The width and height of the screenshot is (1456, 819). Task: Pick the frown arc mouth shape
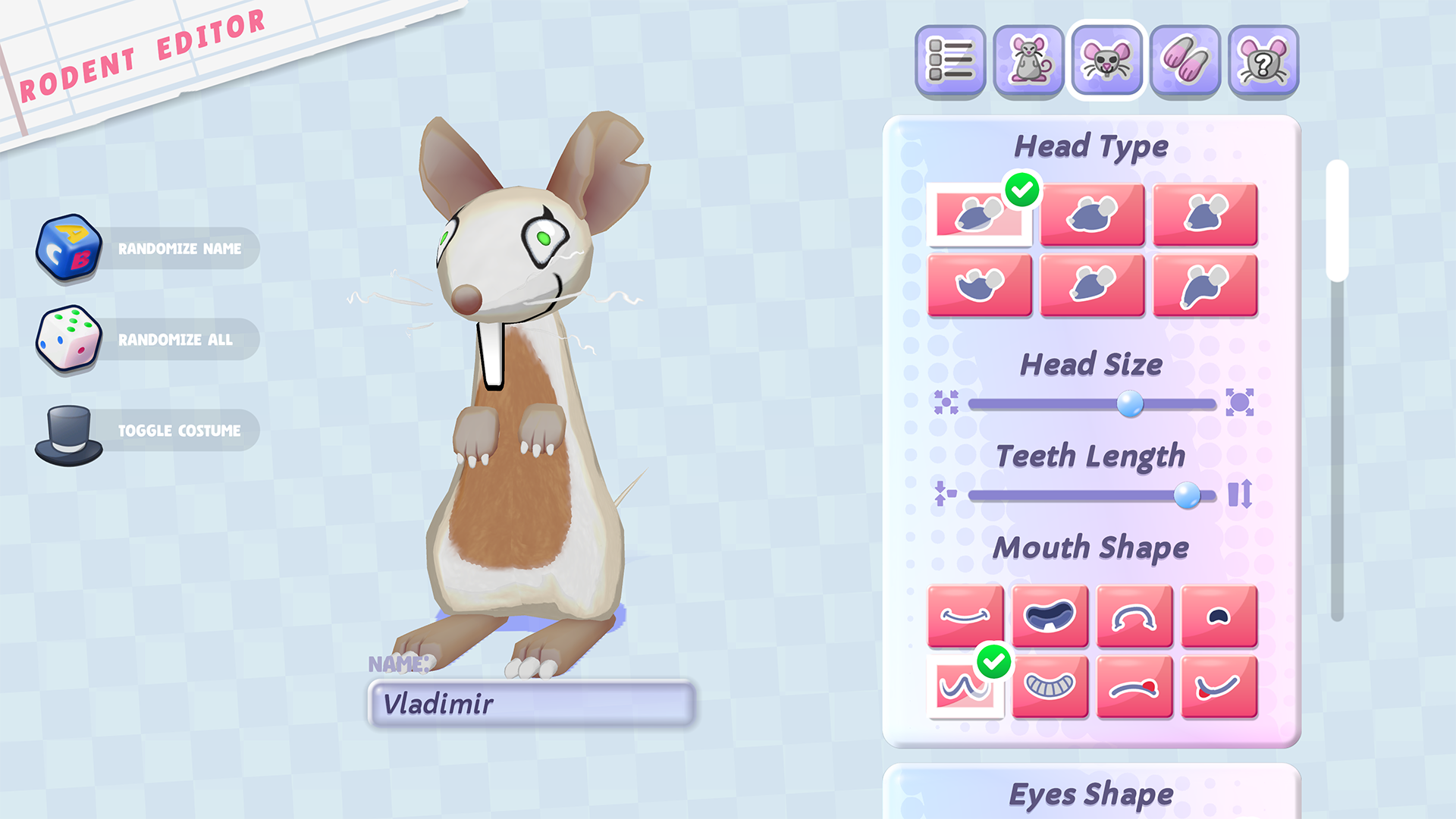click(x=1134, y=616)
